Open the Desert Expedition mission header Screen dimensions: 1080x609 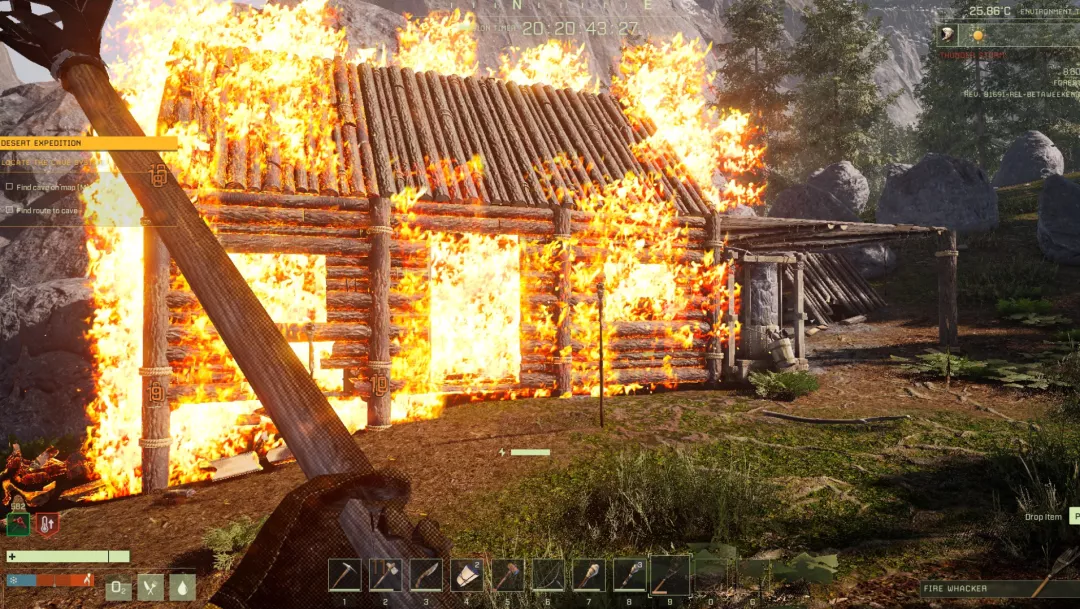(88, 143)
